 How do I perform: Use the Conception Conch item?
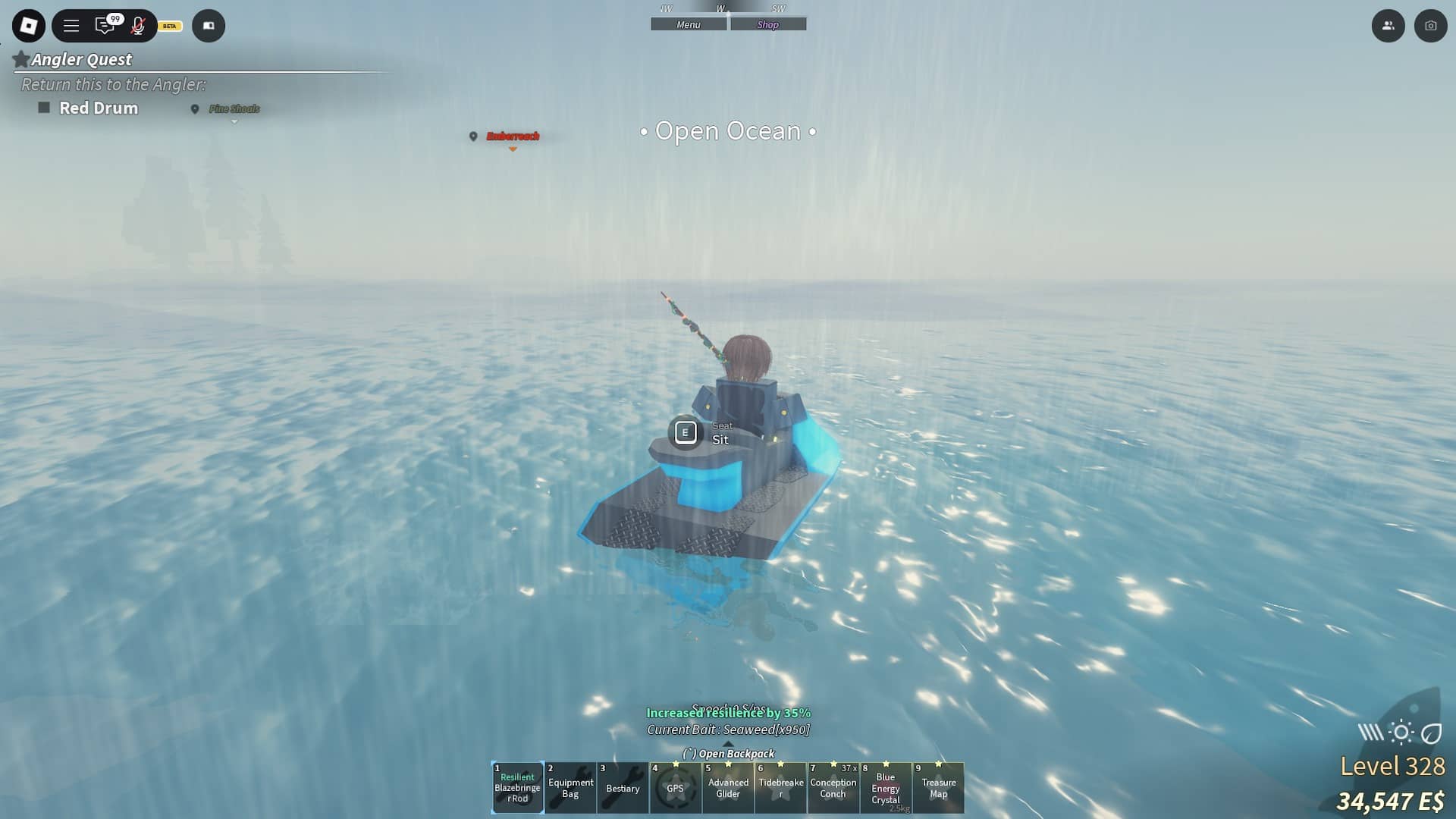(x=833, y=788)
